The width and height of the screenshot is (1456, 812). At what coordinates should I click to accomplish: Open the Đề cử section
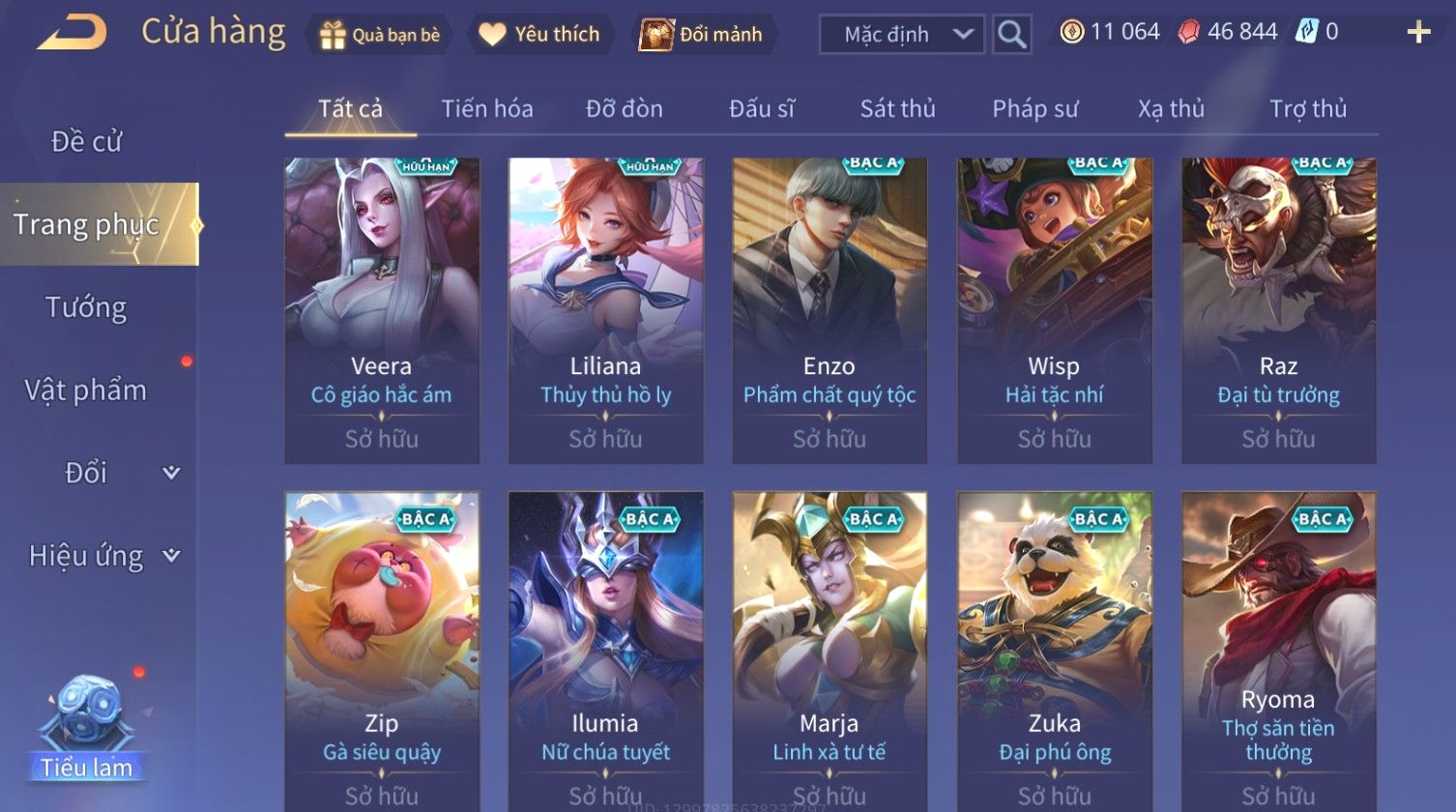87,142
